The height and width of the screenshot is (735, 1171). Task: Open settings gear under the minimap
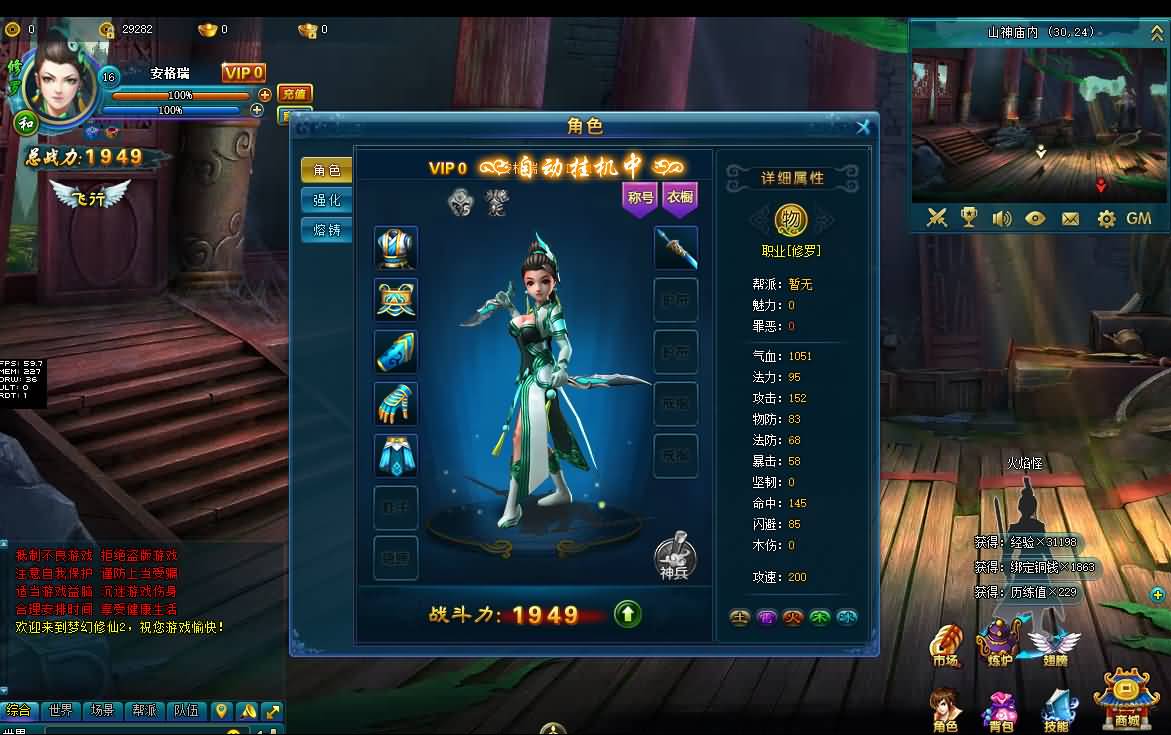pos(1106,218)
